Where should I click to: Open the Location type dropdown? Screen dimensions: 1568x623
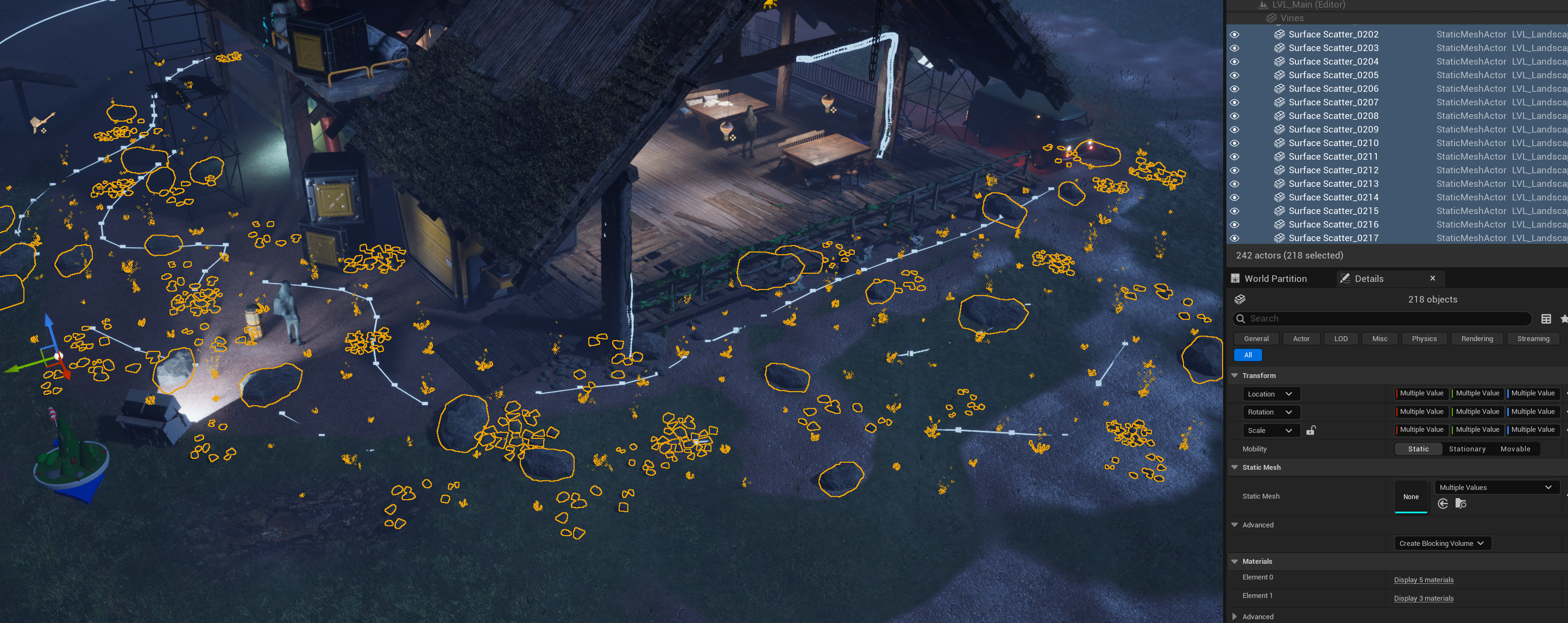[x=1270, y=394]
